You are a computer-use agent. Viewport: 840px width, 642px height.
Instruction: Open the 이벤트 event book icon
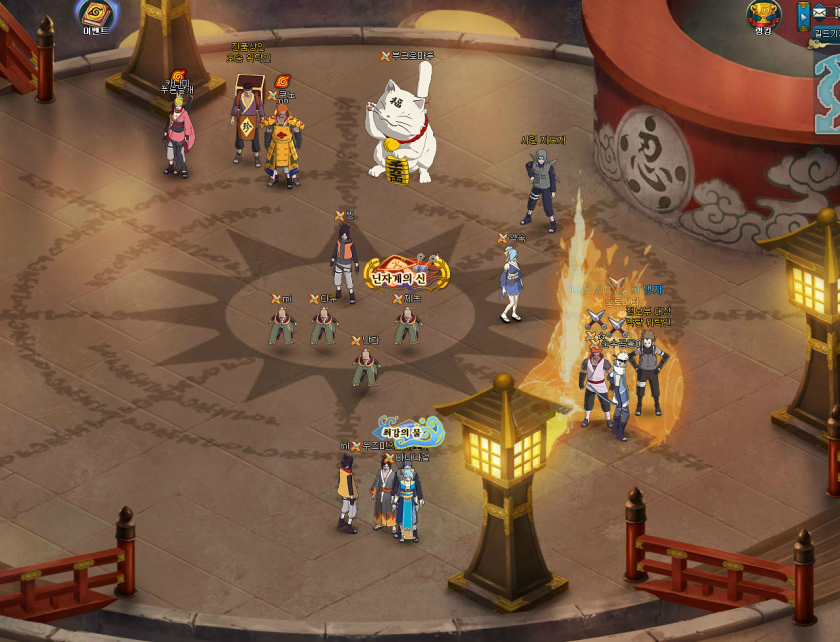click(x=96, y=14)
